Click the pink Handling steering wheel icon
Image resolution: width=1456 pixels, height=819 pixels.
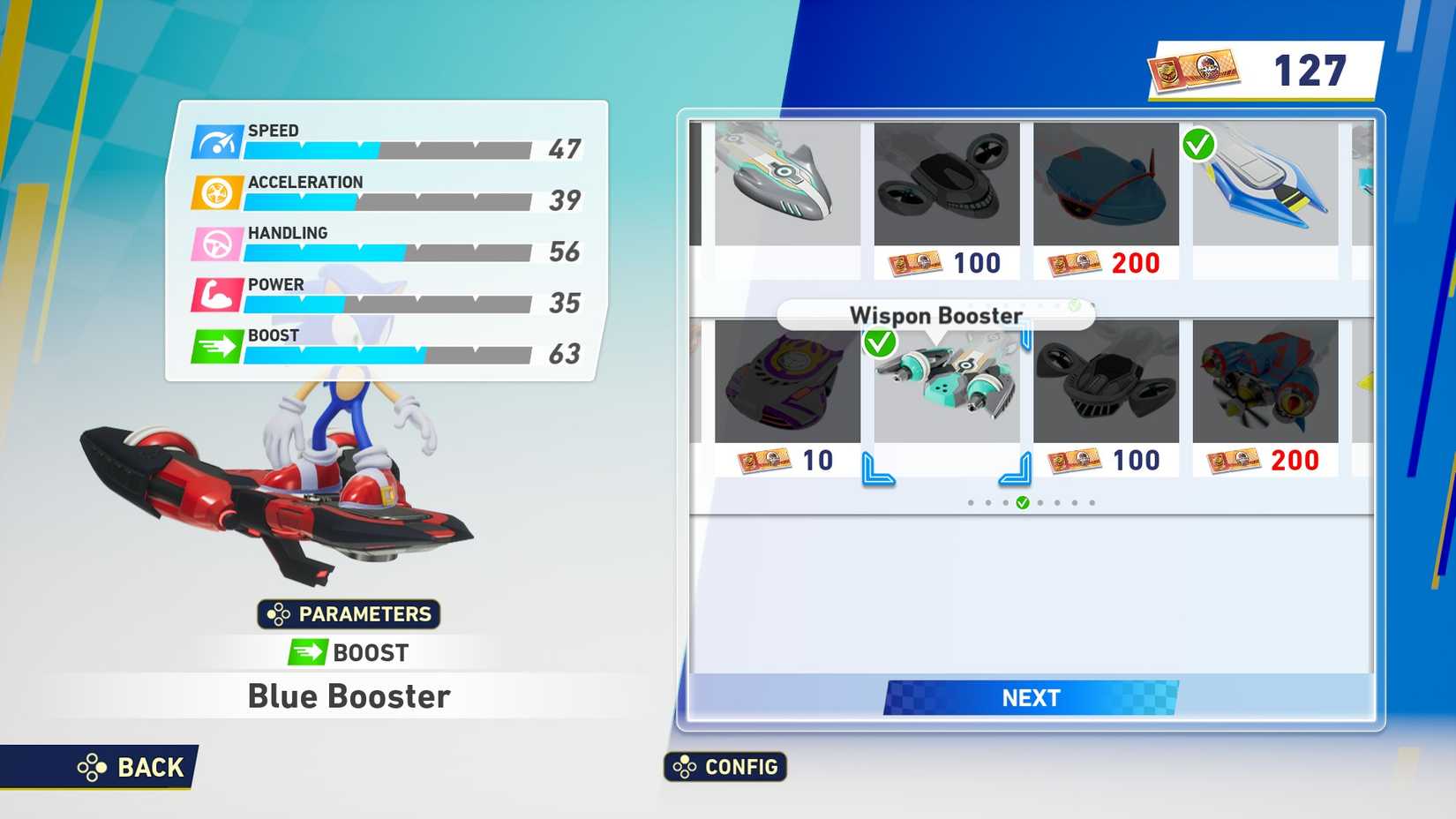(215, 244)
